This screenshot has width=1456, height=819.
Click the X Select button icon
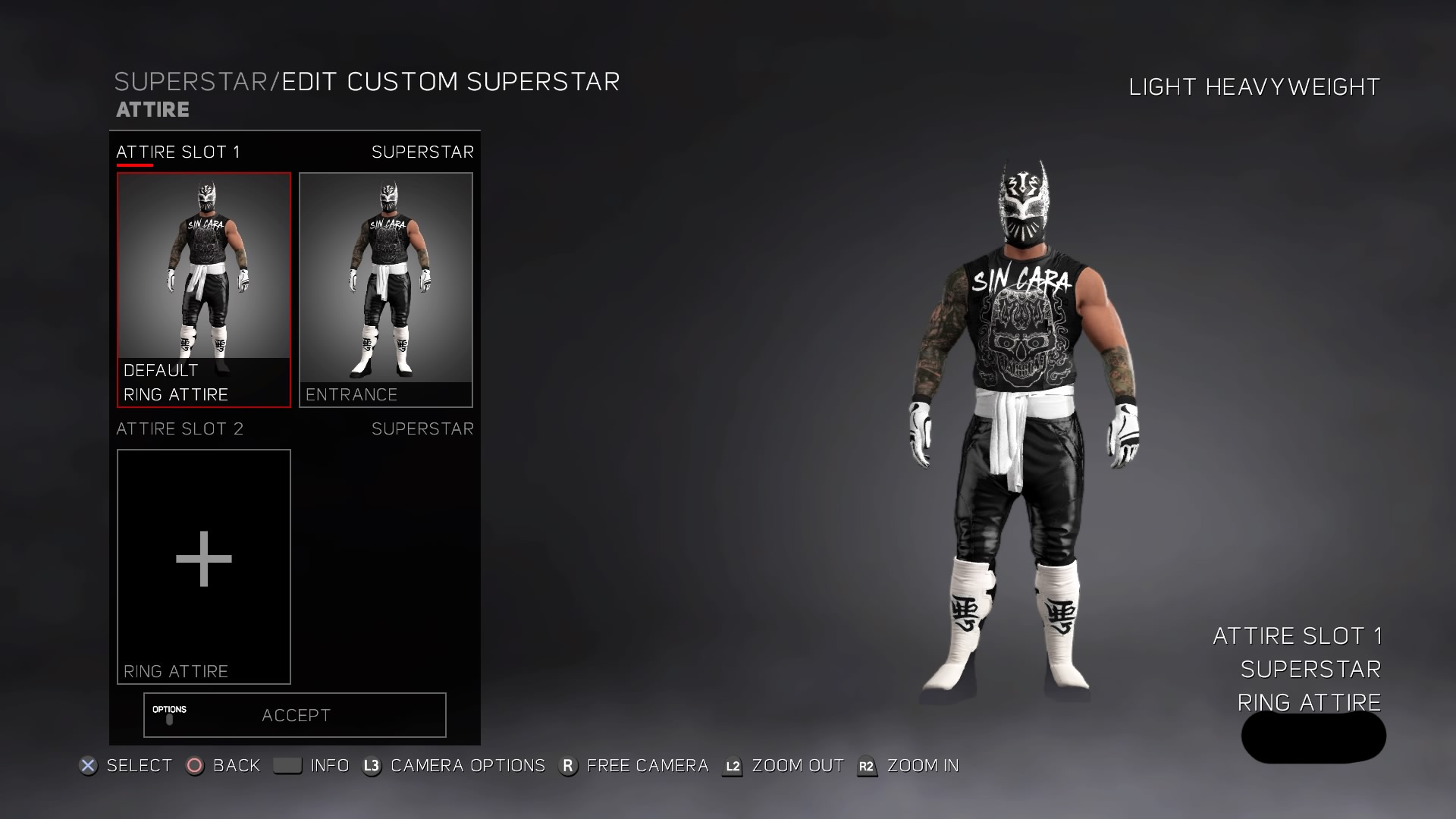coord(89,767)
